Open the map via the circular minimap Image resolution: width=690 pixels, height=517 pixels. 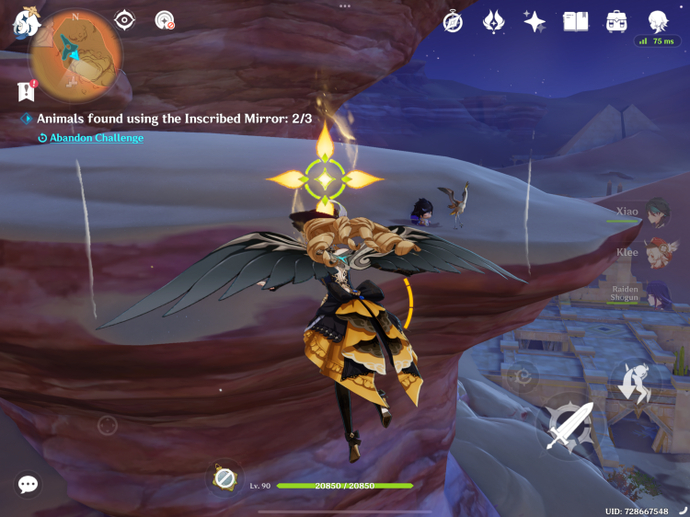[76, 54]
